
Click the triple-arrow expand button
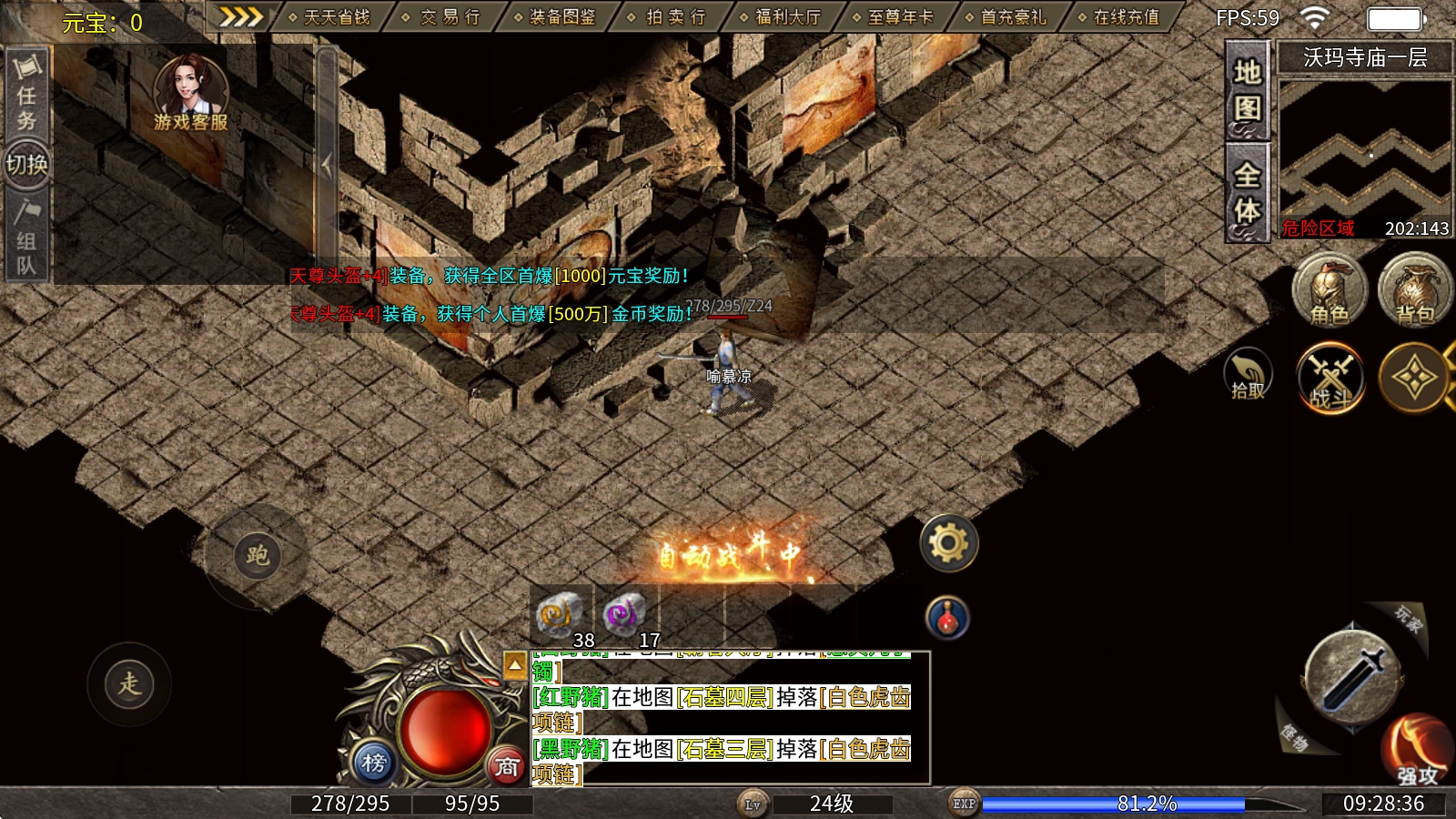[x=241, y=17]
